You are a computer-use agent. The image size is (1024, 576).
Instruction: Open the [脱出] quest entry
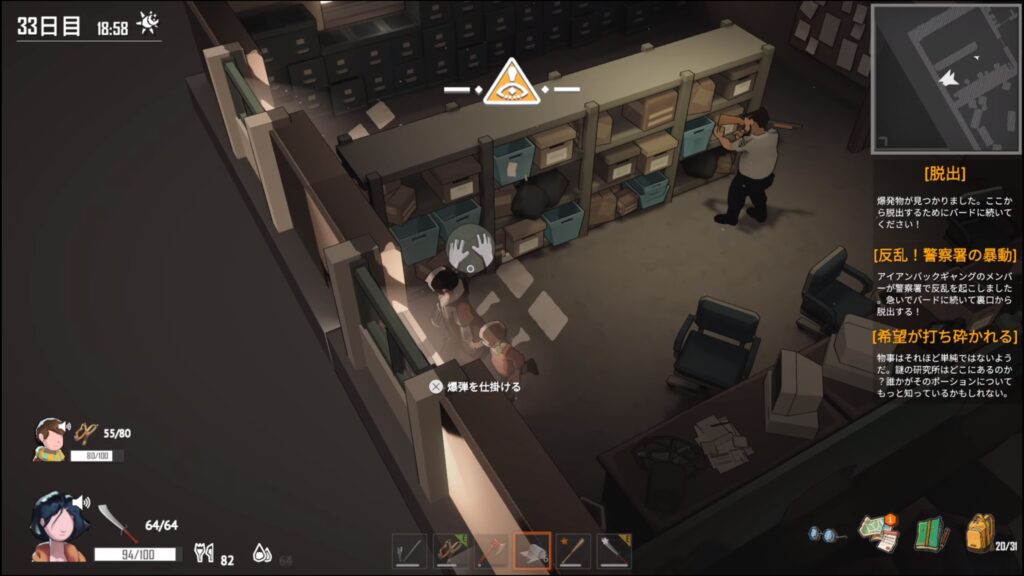click(944, 173)
